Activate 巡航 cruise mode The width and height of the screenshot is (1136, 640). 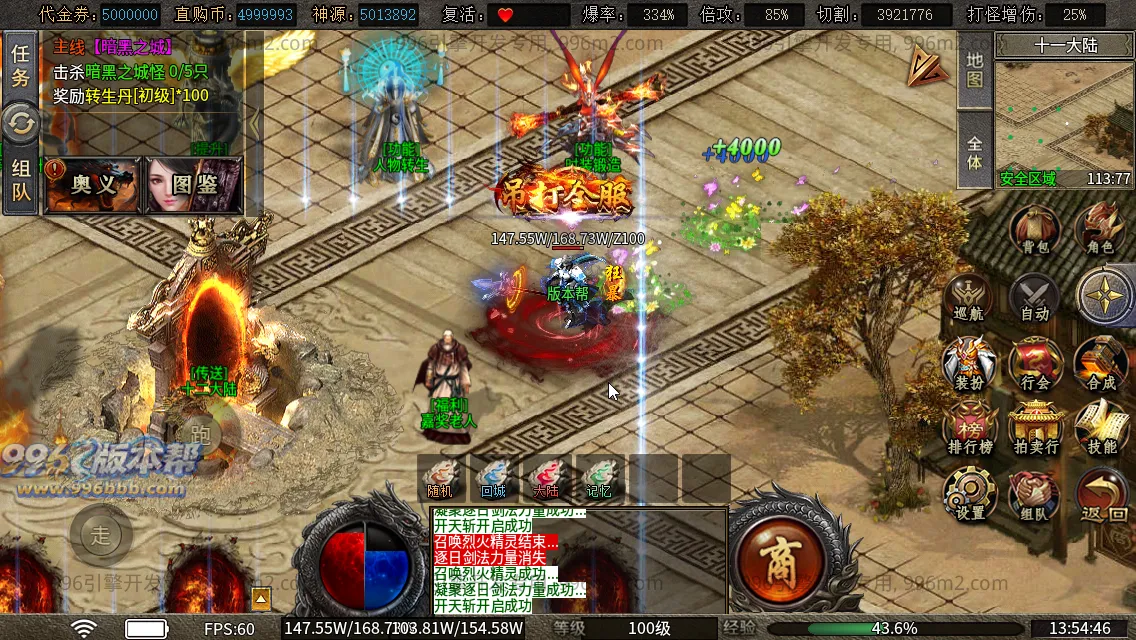969,298
